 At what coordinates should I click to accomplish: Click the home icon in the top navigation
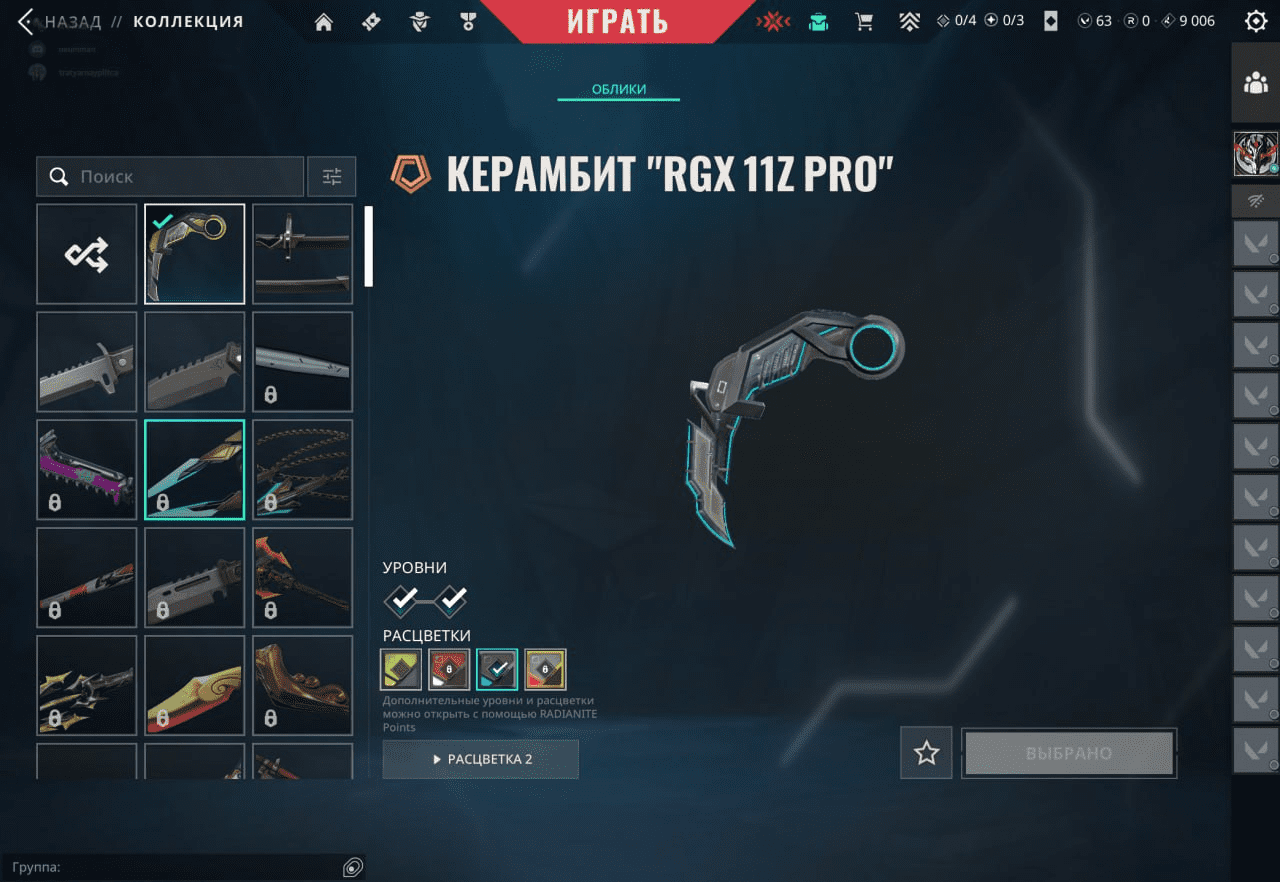(323, 21)
